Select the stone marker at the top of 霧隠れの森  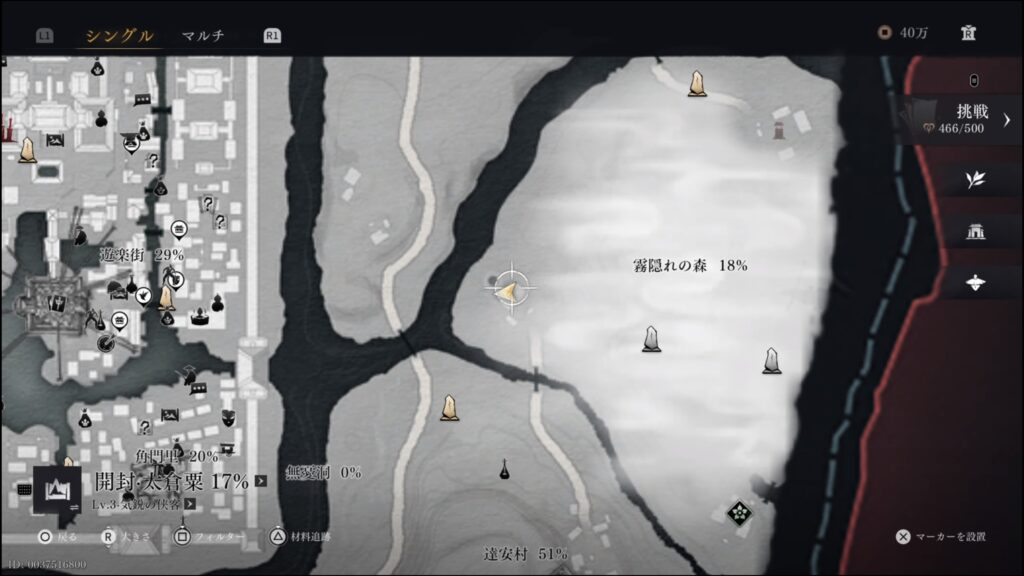click(697, 84)
